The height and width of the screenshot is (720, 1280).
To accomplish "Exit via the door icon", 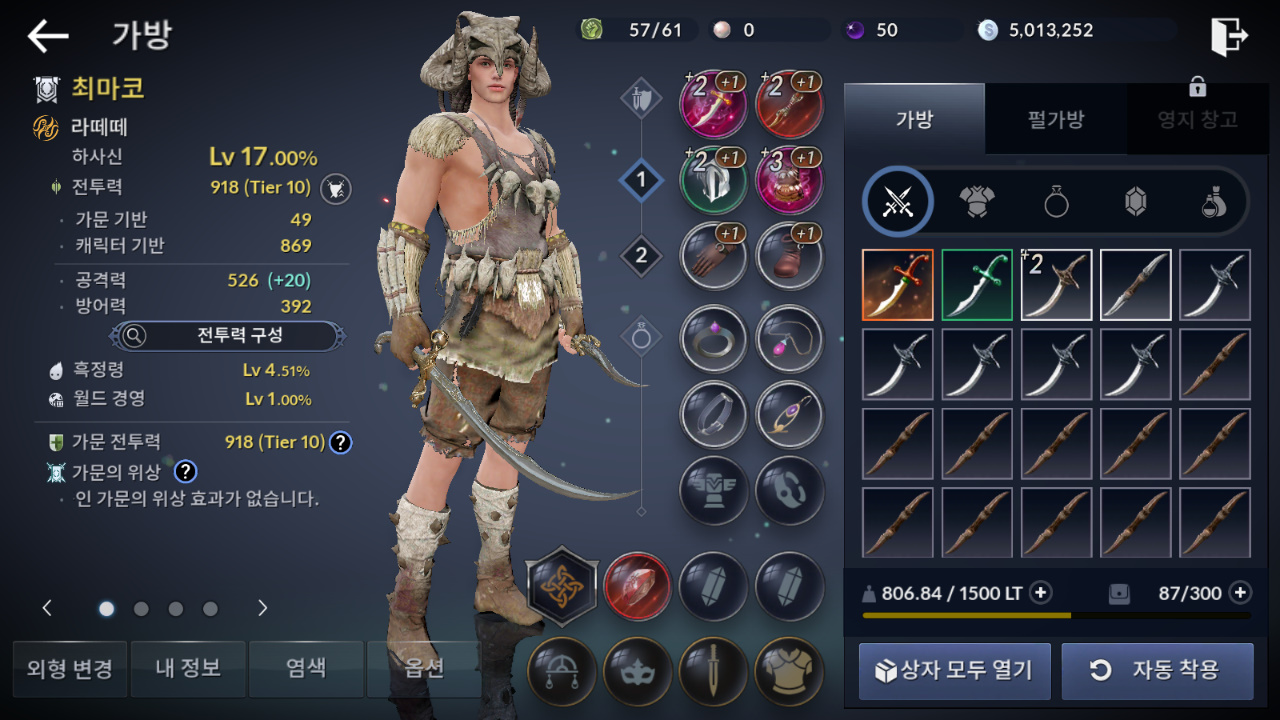I will point(1229,37).
